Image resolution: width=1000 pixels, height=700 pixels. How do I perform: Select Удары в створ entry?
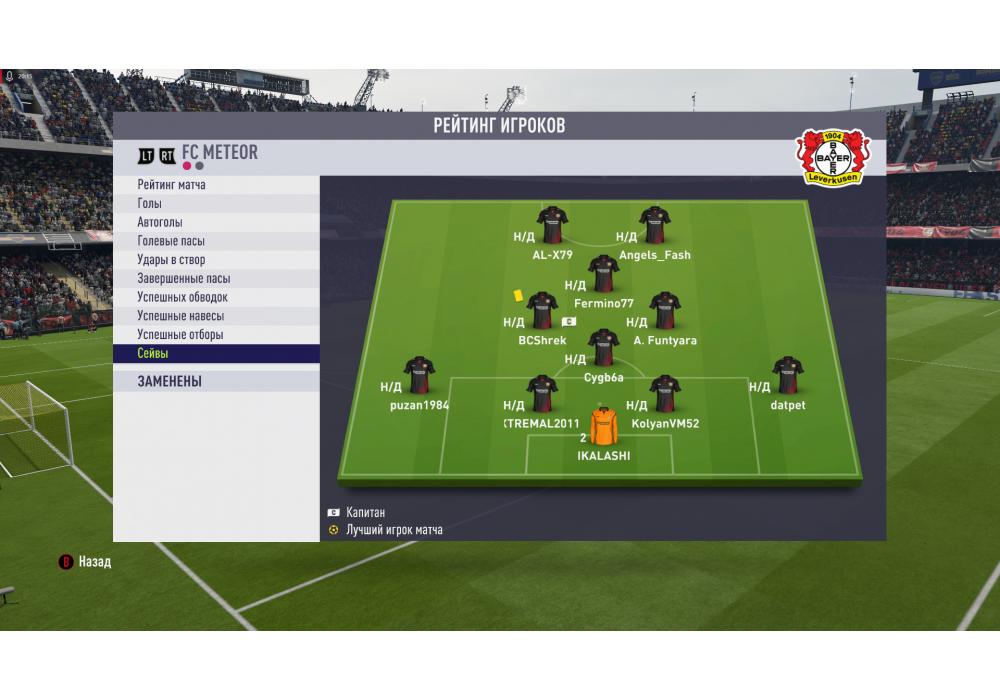(x=171, y=260)
